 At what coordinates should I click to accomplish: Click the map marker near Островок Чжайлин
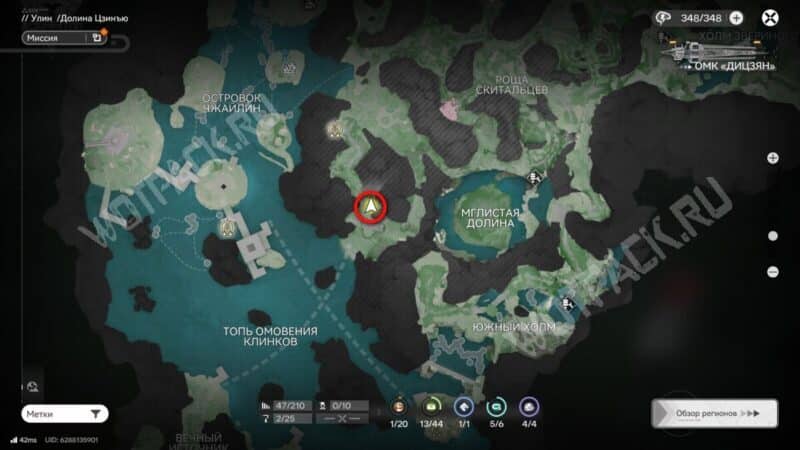coord(290,69)
